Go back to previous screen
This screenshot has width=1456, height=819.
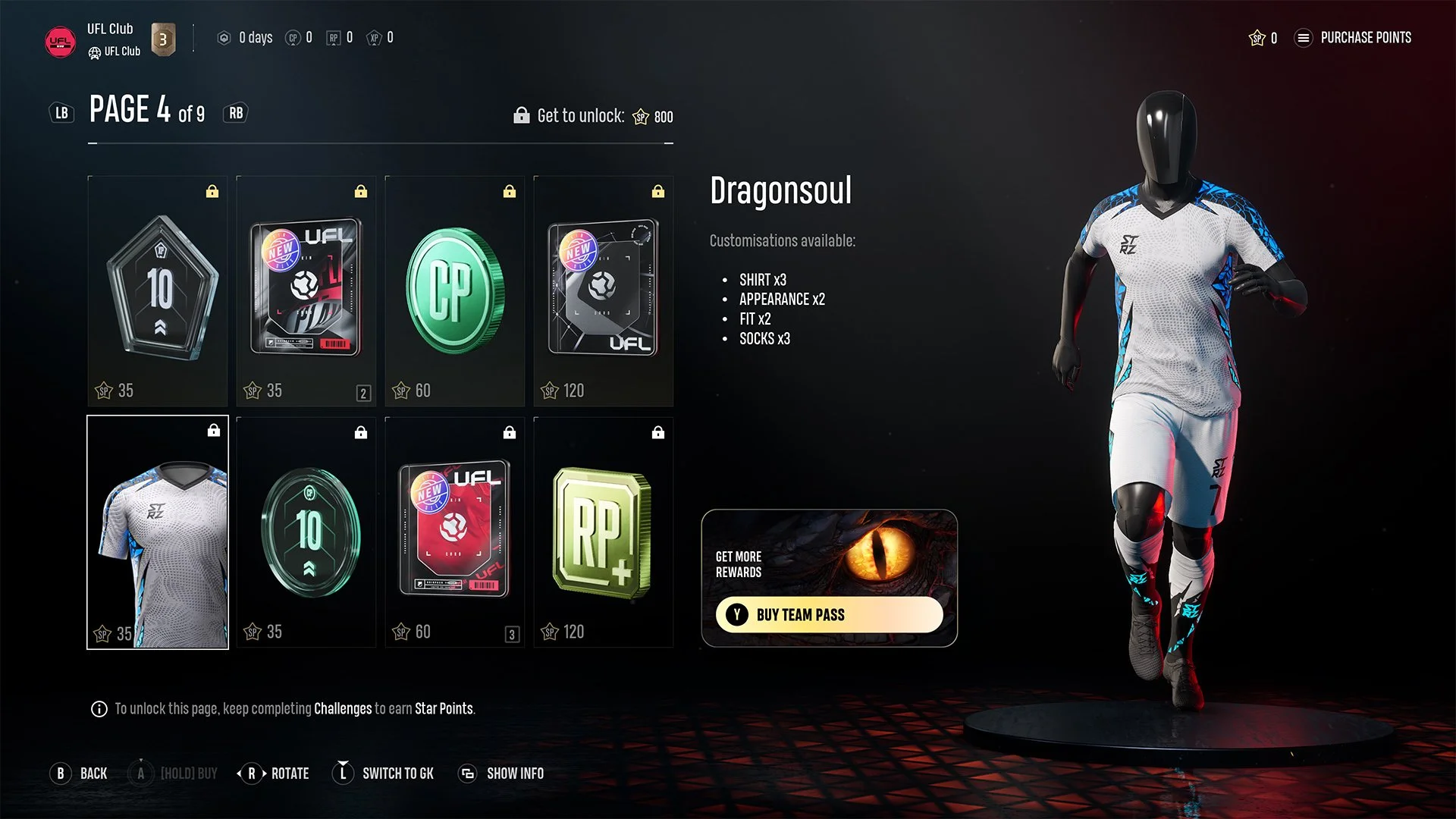[79, 773]
